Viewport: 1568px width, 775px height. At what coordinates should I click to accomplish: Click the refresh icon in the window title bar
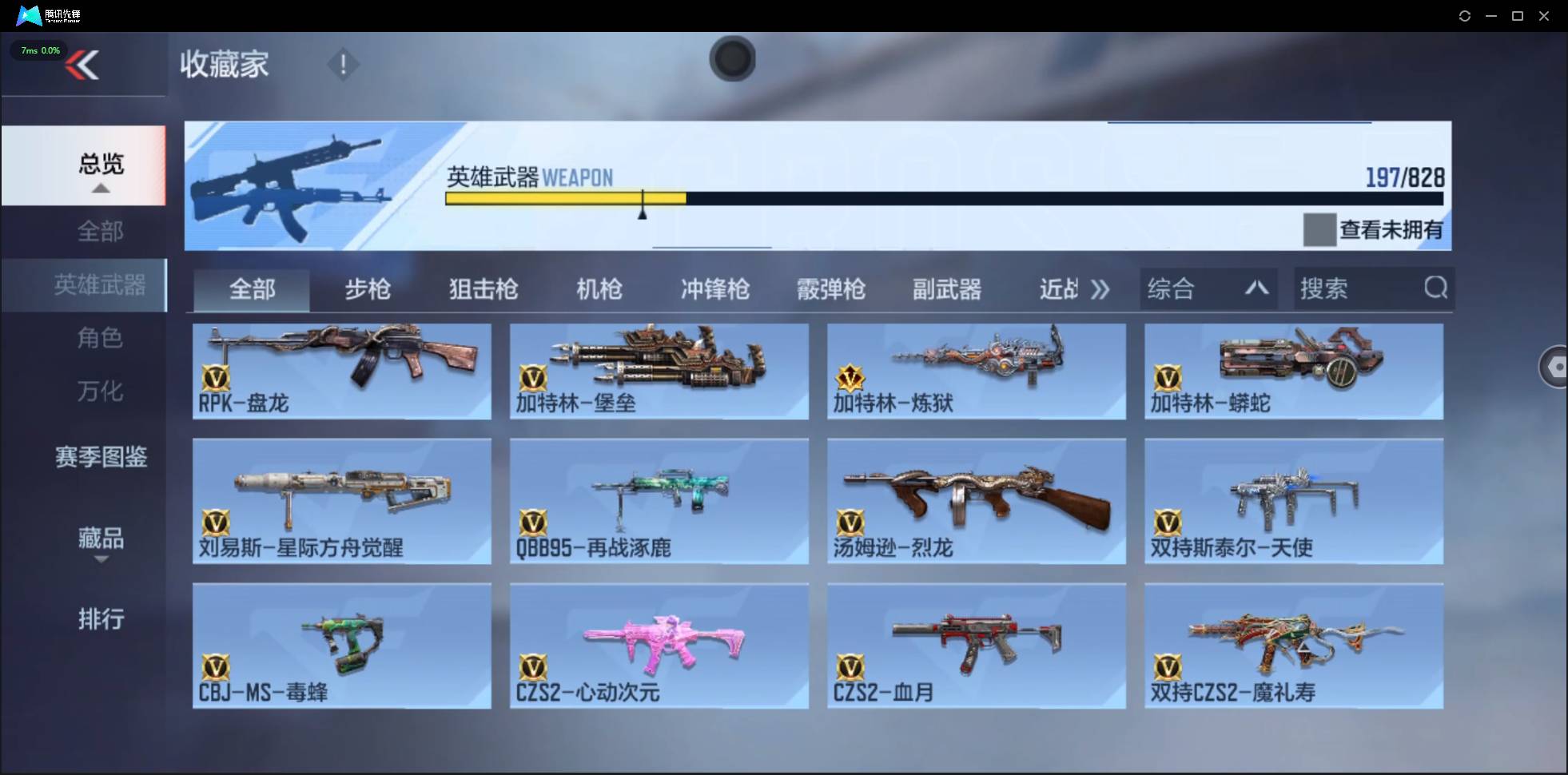click(x=1466, y=15)
